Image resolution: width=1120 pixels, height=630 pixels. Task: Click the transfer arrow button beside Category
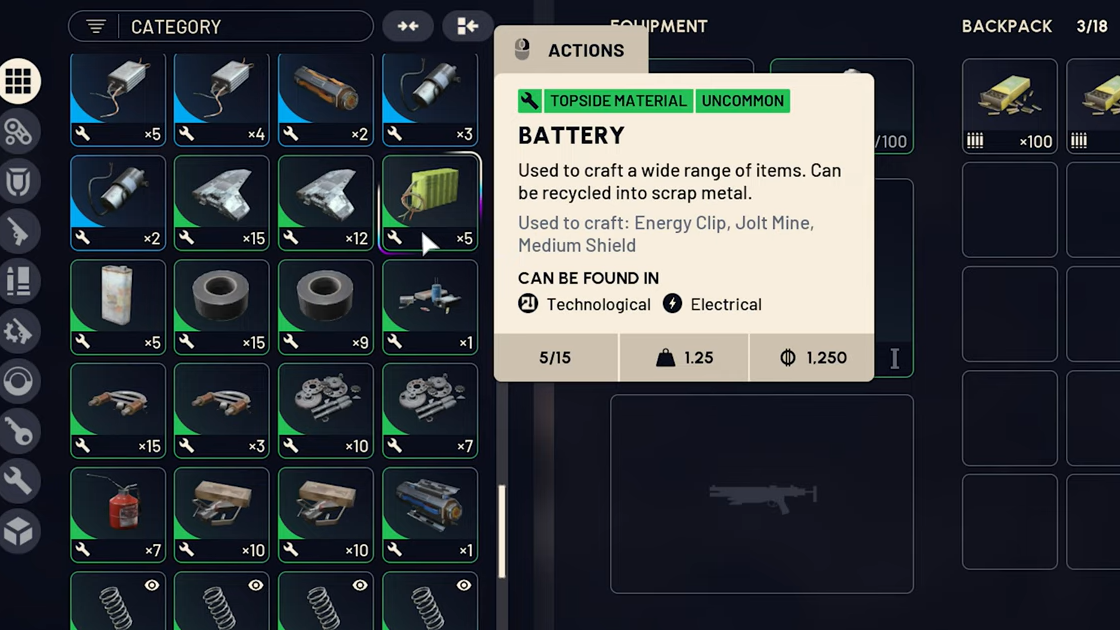coord(468,27)
